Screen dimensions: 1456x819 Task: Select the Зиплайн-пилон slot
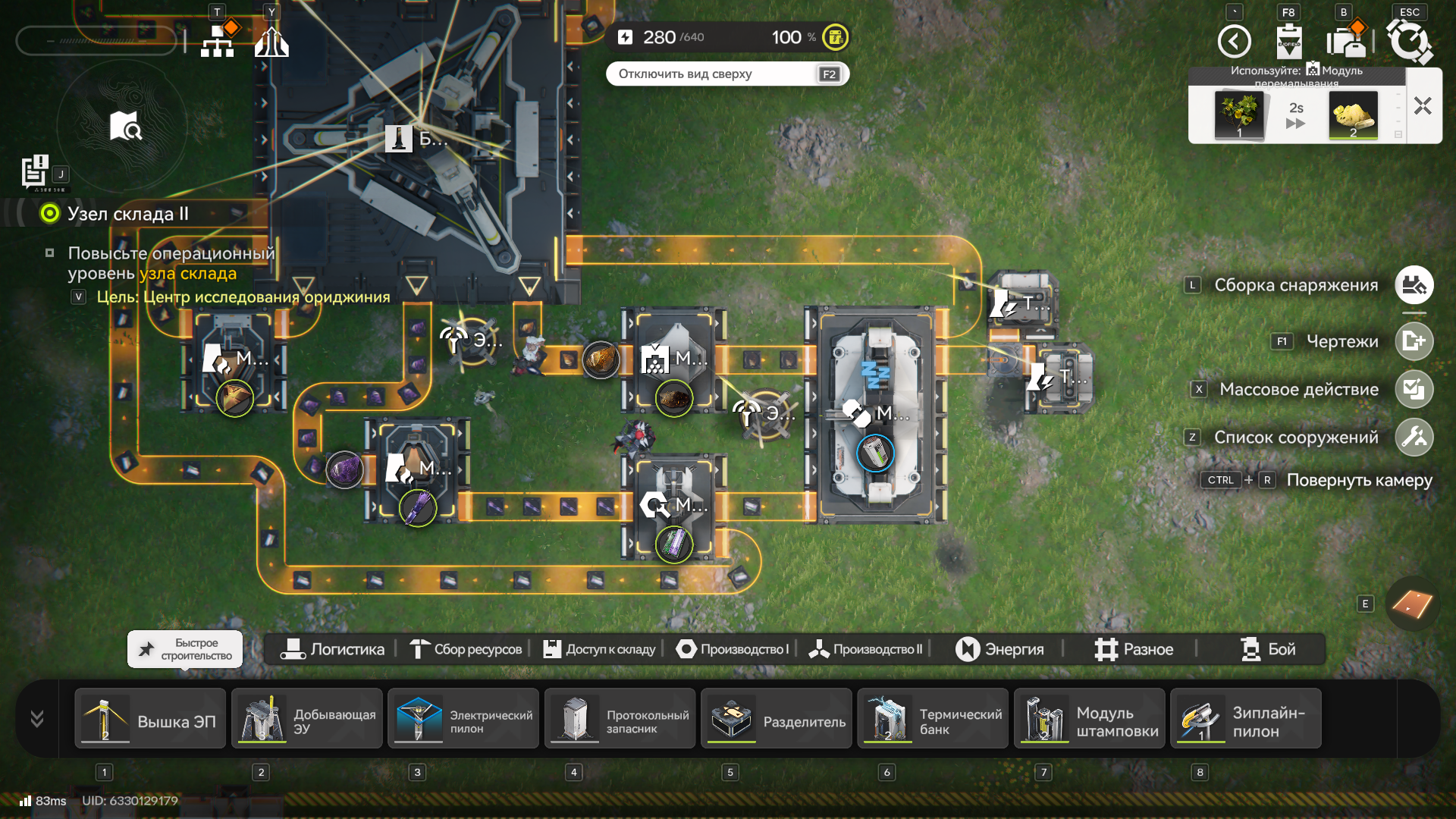click(x=1246, y=719)
